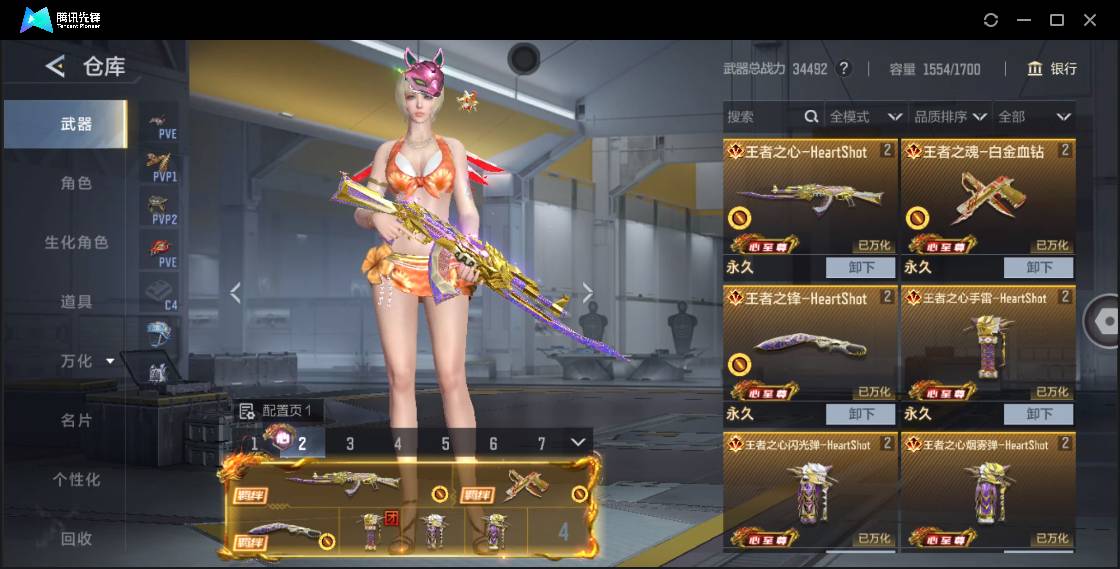1120x569 pixels.
Task: Show the 个性化 section
Action: tap(76, 479)
